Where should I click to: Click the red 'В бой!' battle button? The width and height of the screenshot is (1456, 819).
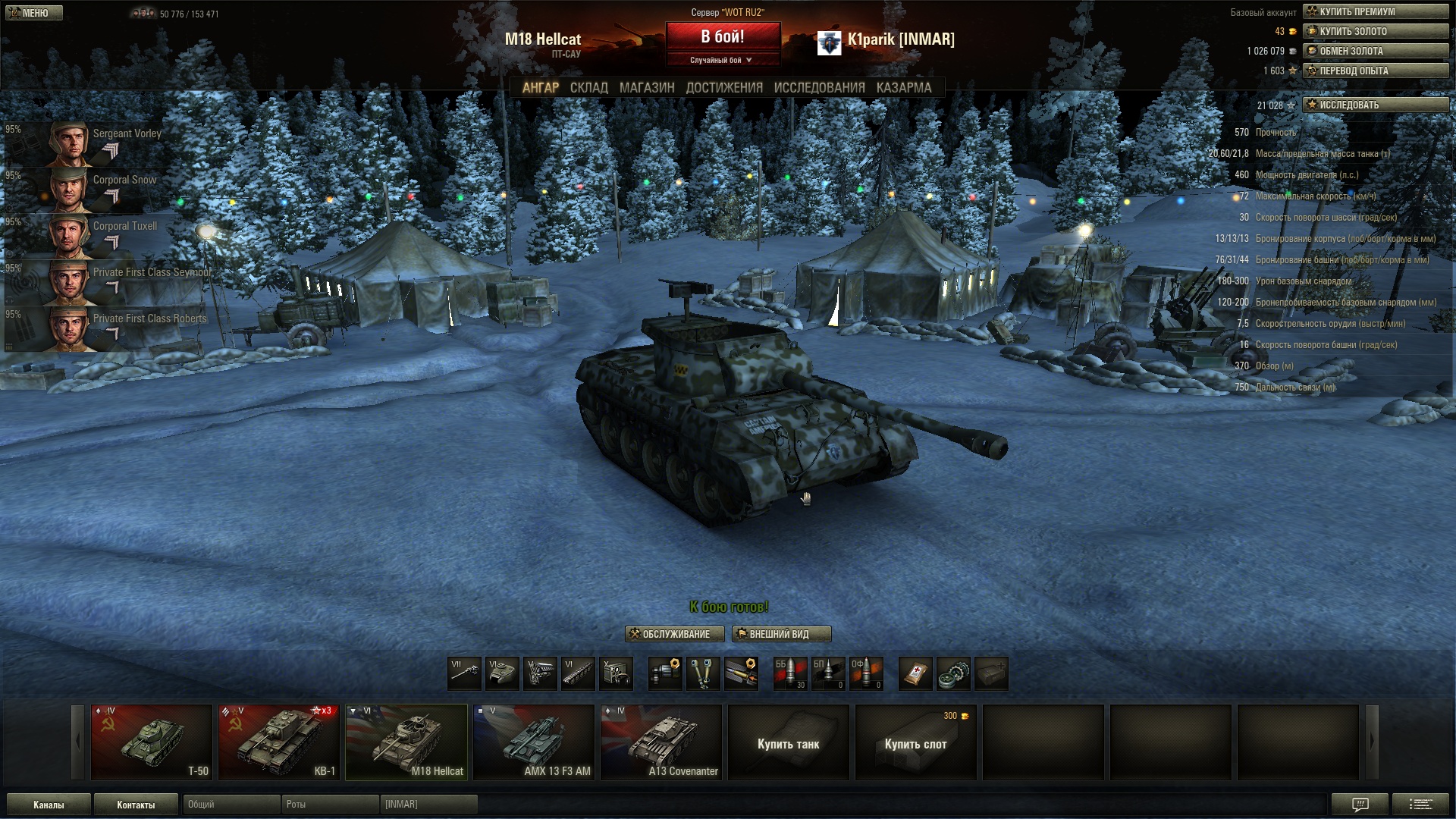pos(723,36)
